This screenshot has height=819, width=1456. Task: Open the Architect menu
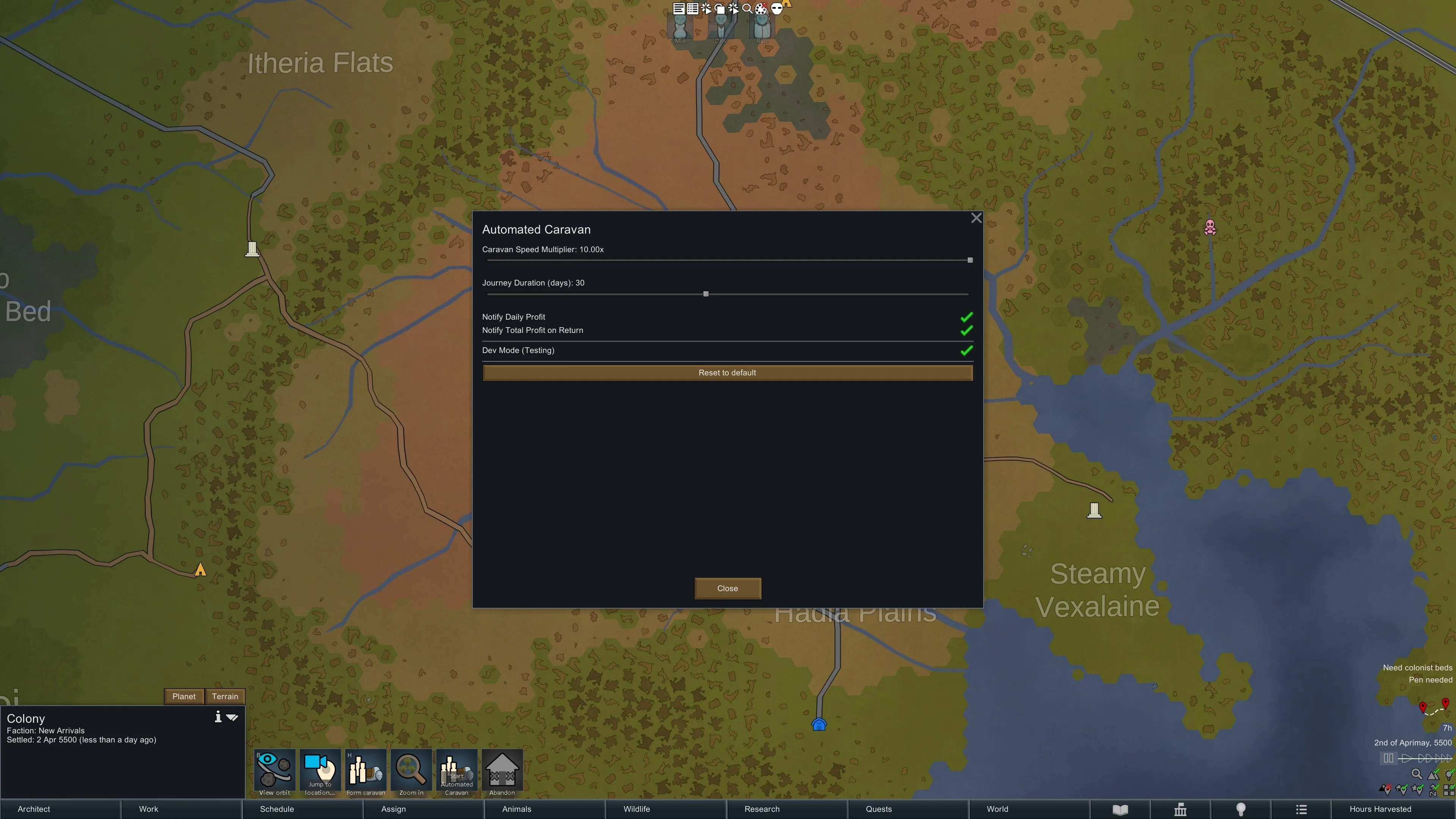point(34,809)
